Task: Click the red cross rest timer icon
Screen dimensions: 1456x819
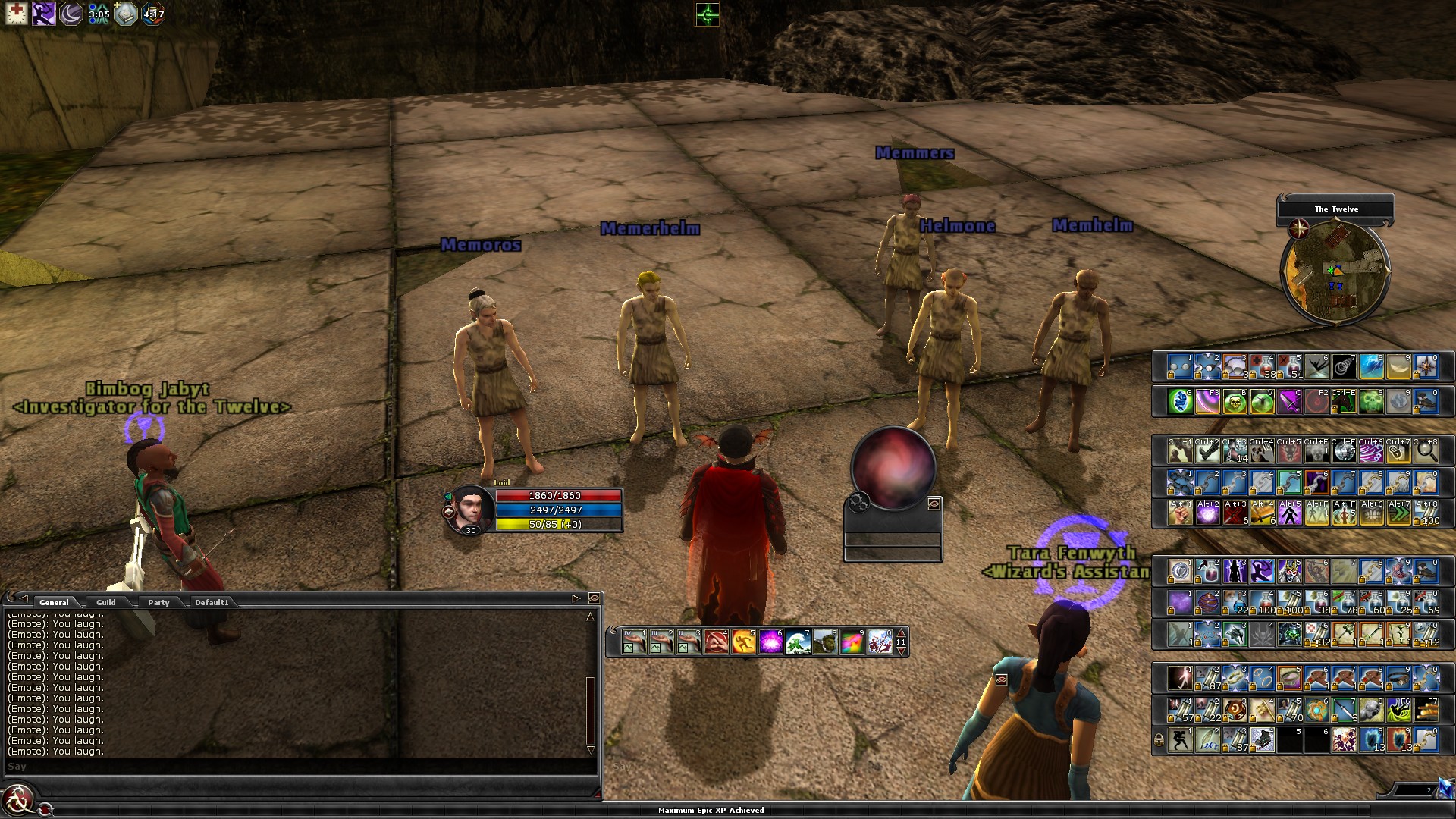Action: pyautogui.click(x=17, y=14)
